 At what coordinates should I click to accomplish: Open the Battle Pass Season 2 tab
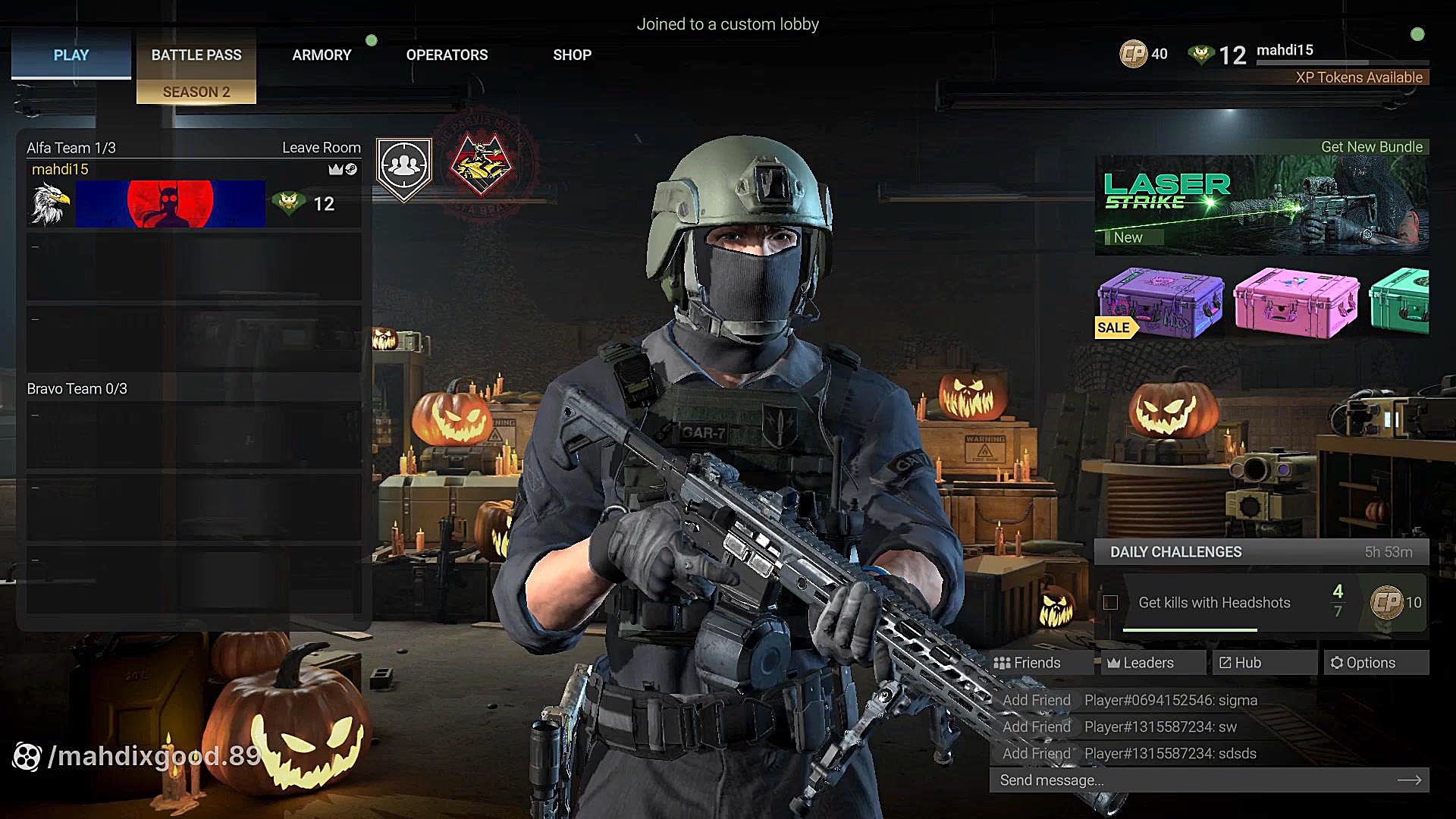(x=196, y=68)
